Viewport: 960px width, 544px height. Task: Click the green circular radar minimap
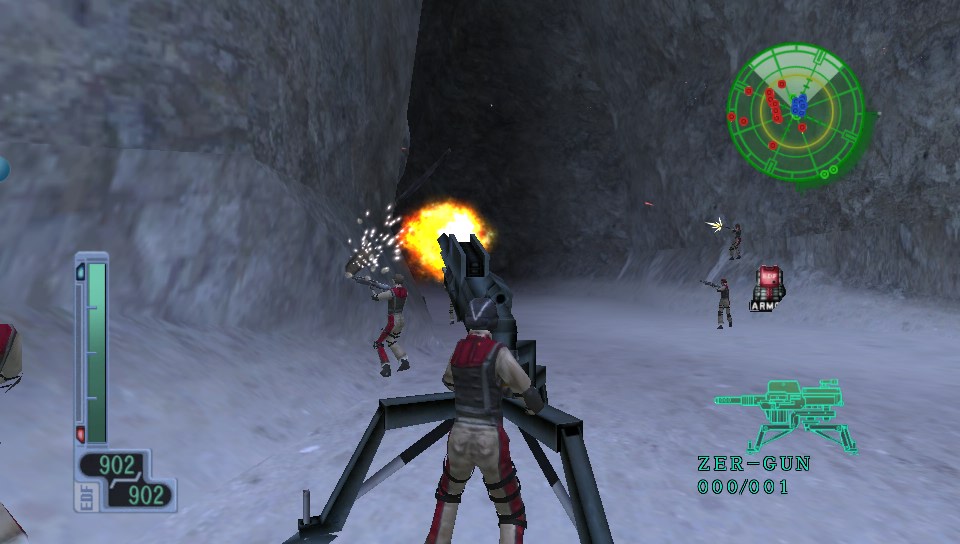tap(796, 112)
